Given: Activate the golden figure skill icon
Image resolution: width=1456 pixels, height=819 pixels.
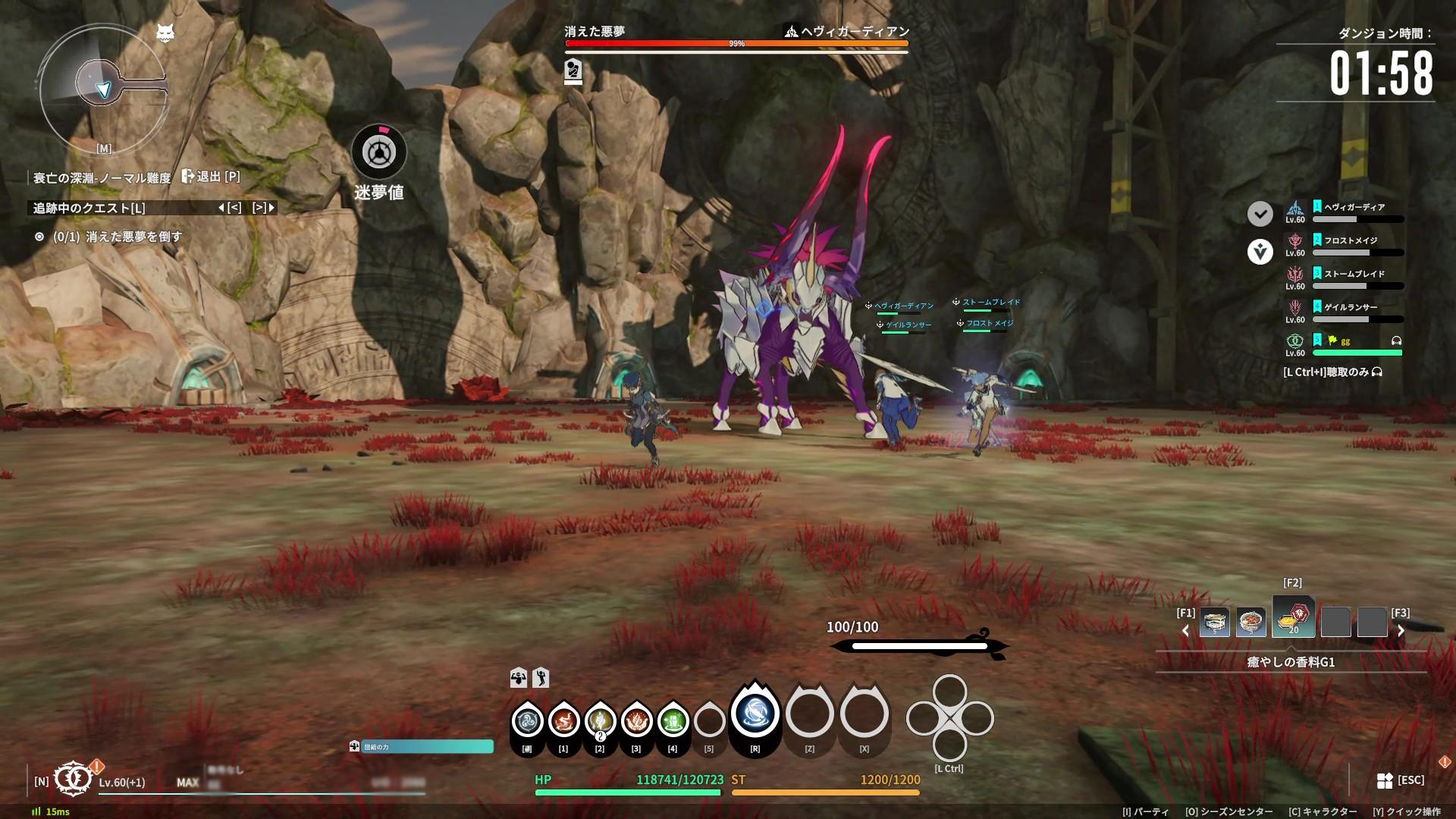Looking at the screenshot, I should (x=600, y=720).
